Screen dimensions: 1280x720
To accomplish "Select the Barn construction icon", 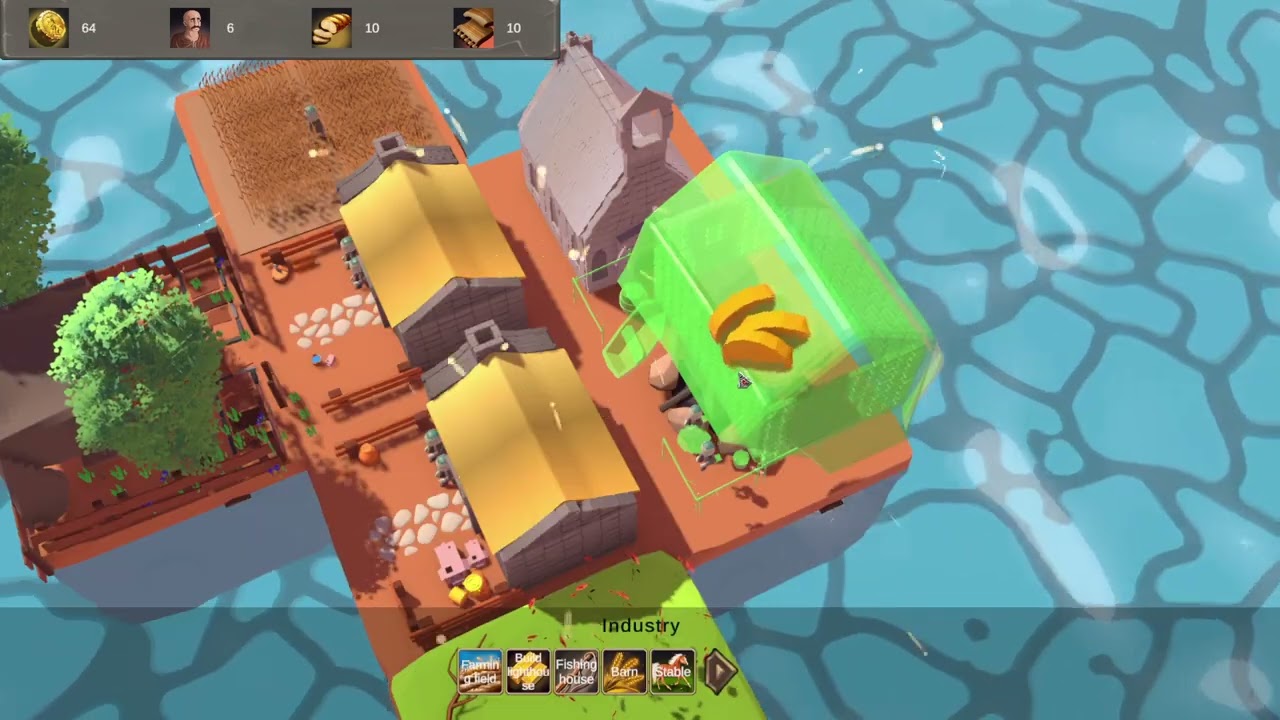I will click(x=624, y=671).
